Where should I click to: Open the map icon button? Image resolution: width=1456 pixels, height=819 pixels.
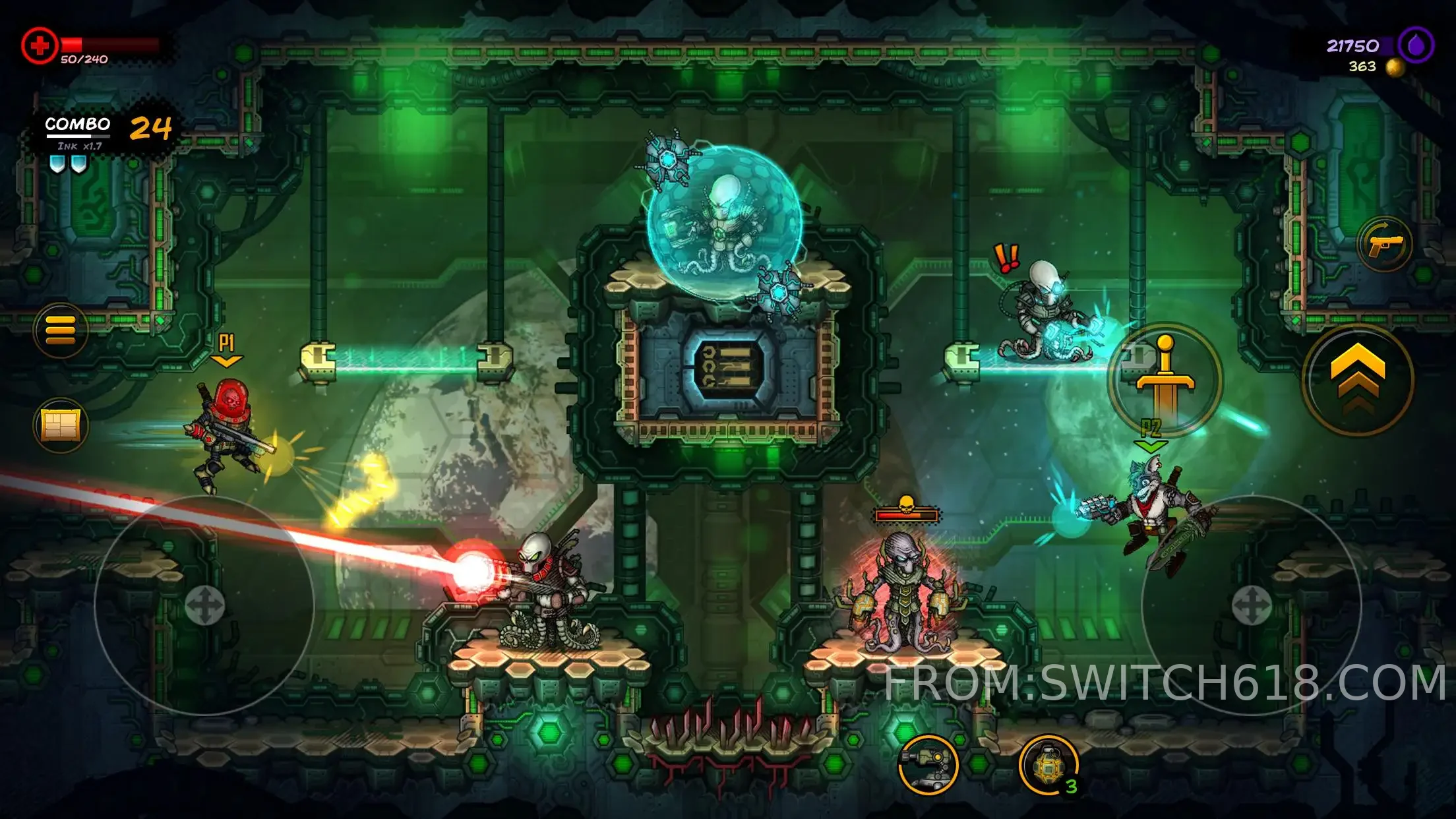(x=61, y=425)
